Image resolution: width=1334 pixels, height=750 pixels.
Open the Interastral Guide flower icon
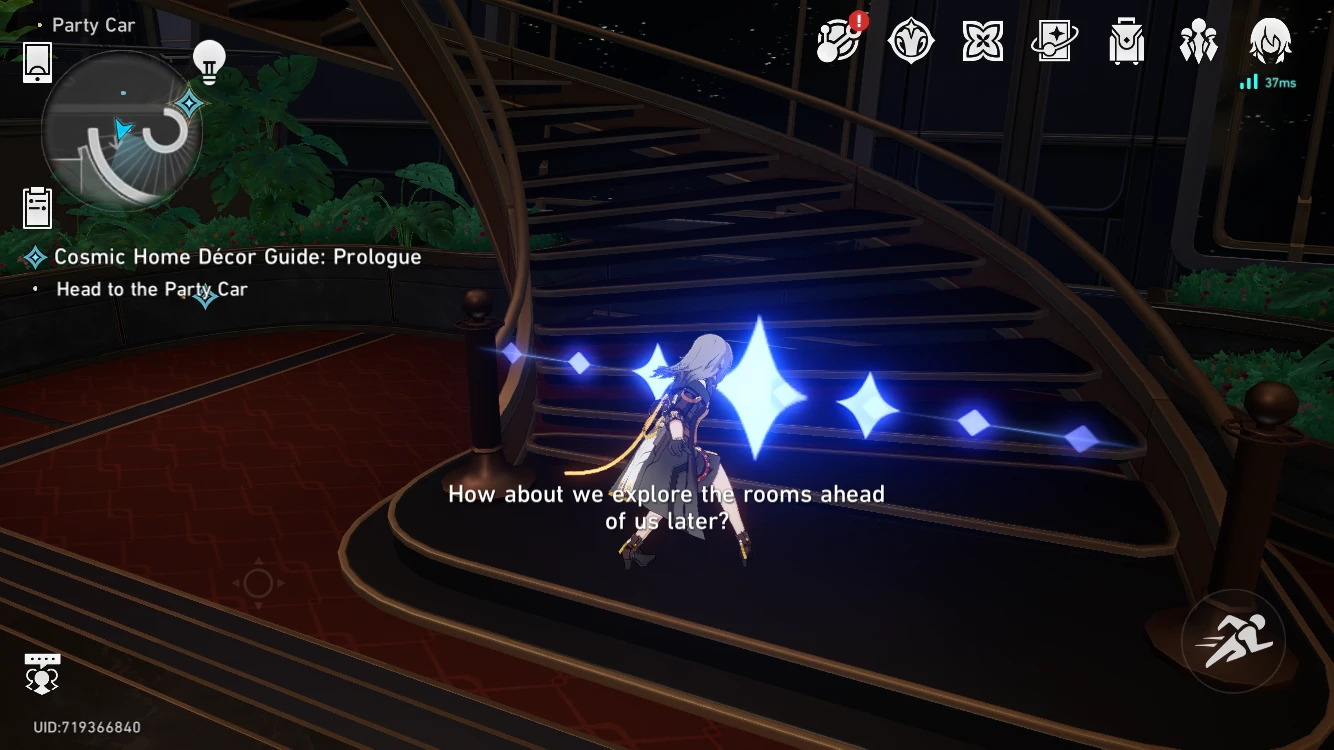(982, 41)
